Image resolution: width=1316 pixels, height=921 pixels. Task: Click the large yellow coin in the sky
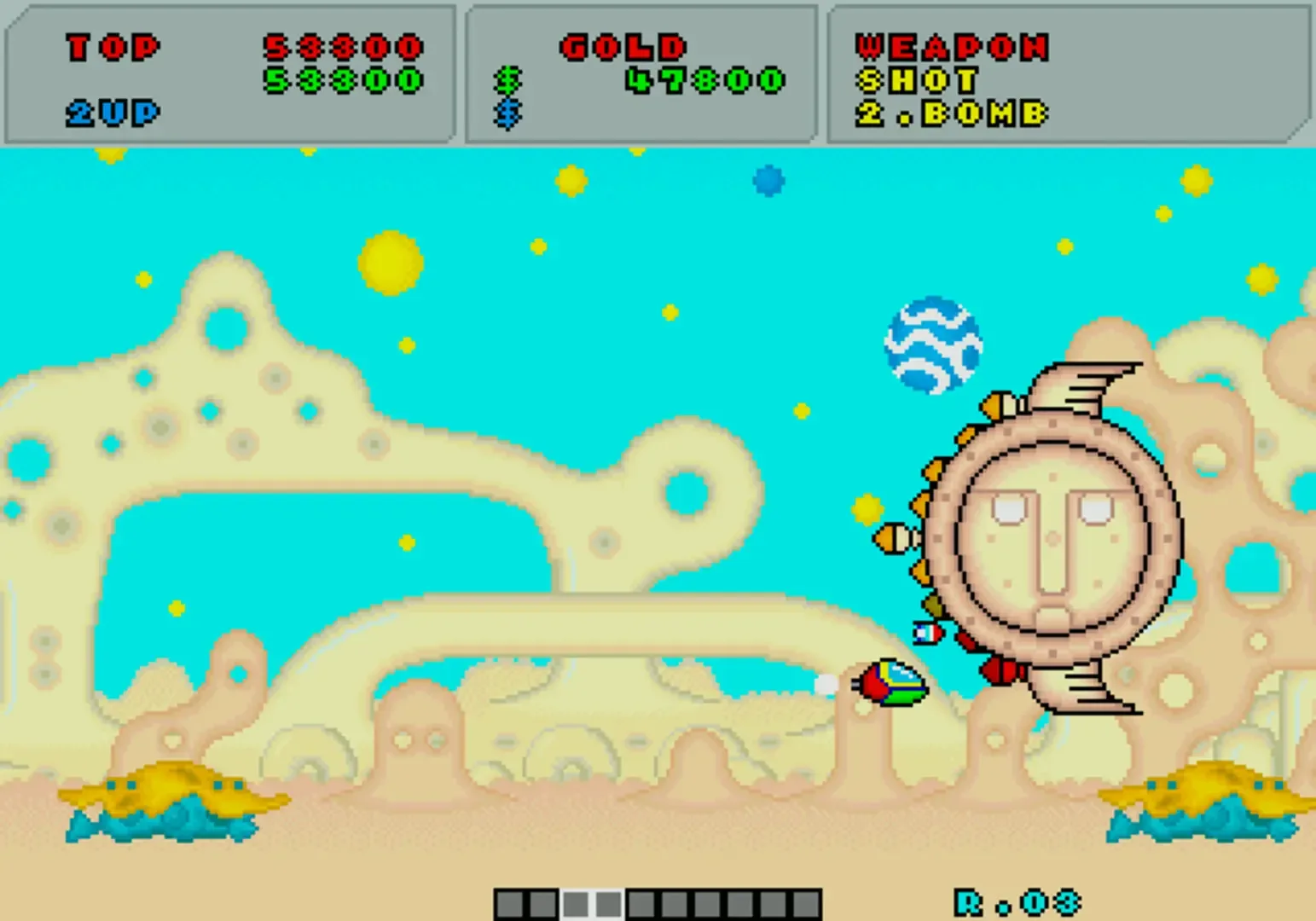388,264
